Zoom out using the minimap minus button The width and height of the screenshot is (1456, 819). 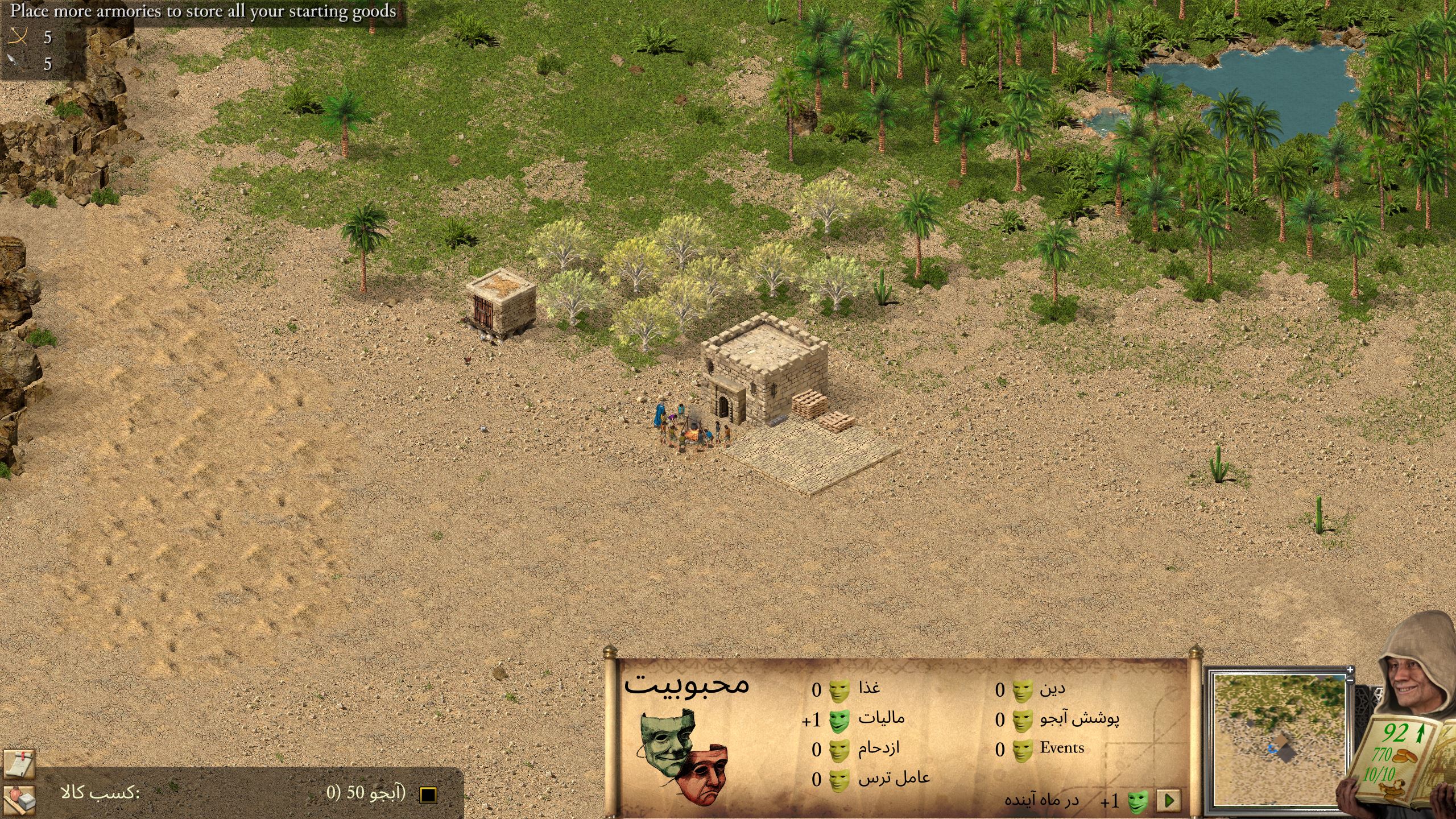[1351, 679]
